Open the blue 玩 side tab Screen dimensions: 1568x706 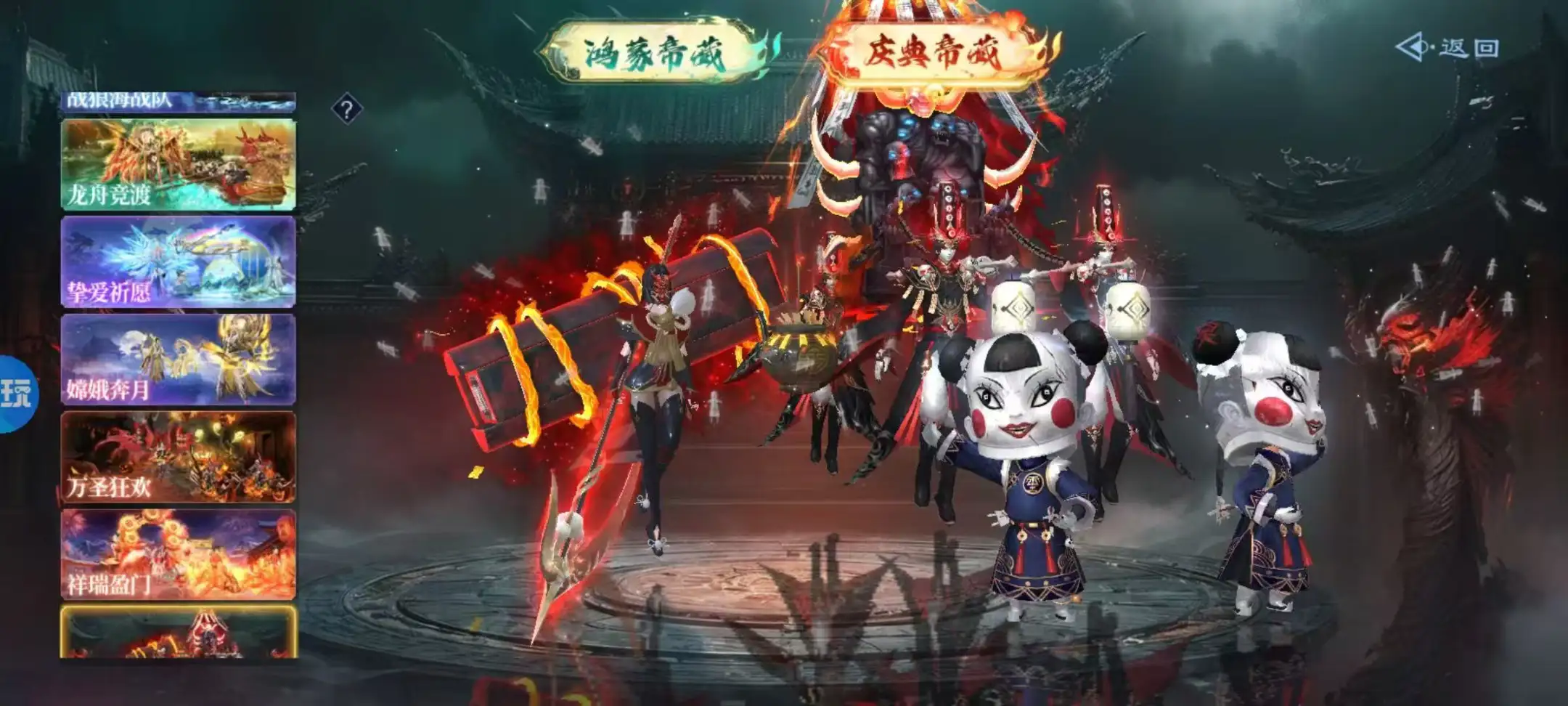[16, 394]
